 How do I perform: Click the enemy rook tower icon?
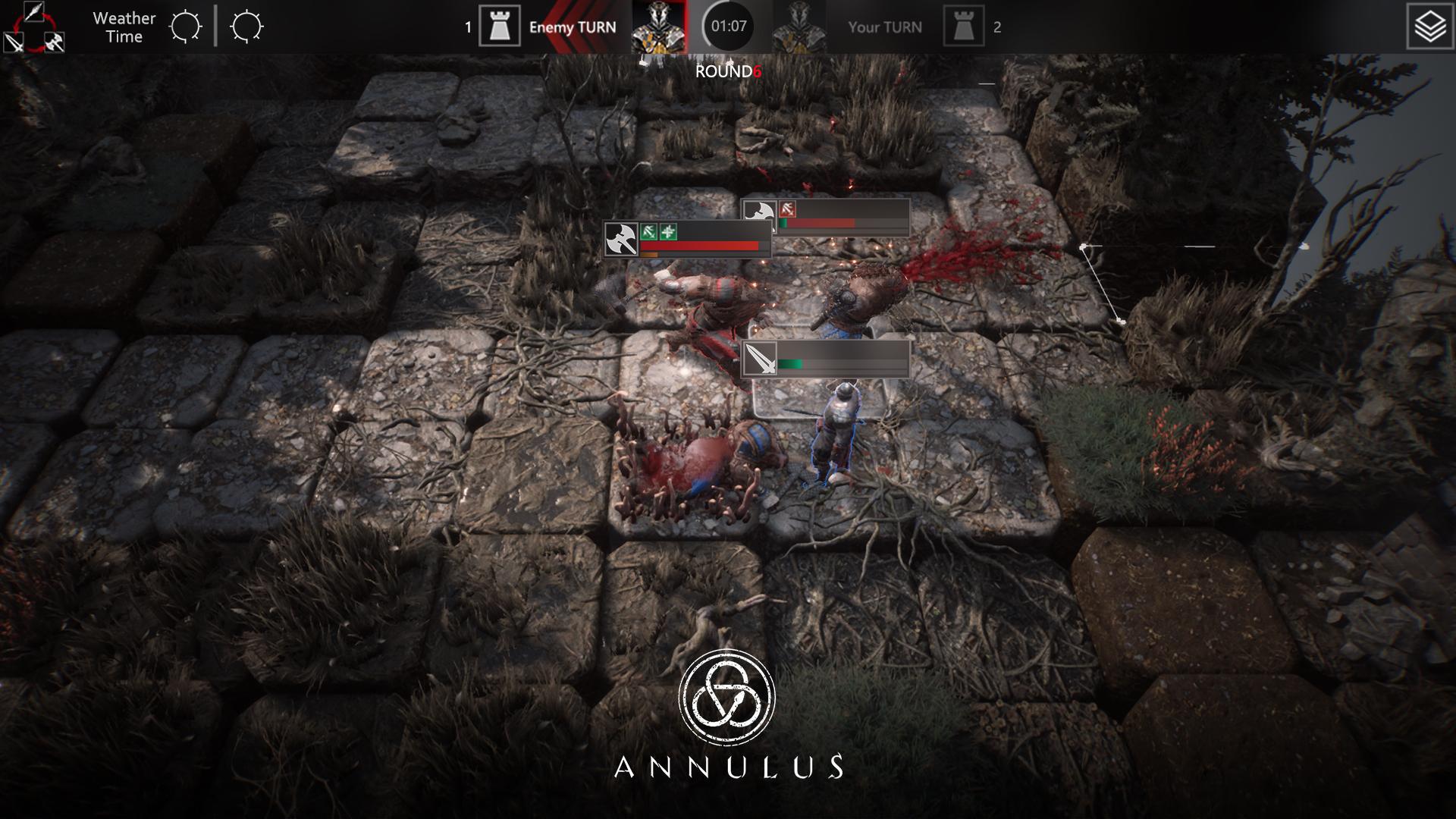pyautogui.click(x=499, y=27)
